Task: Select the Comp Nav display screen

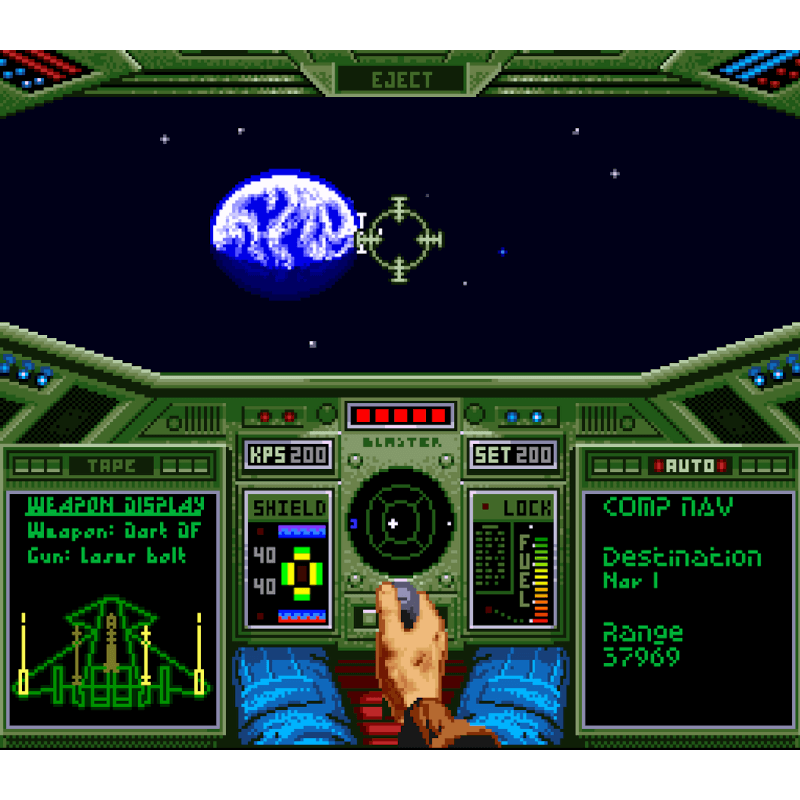Action: pos(688,608)
